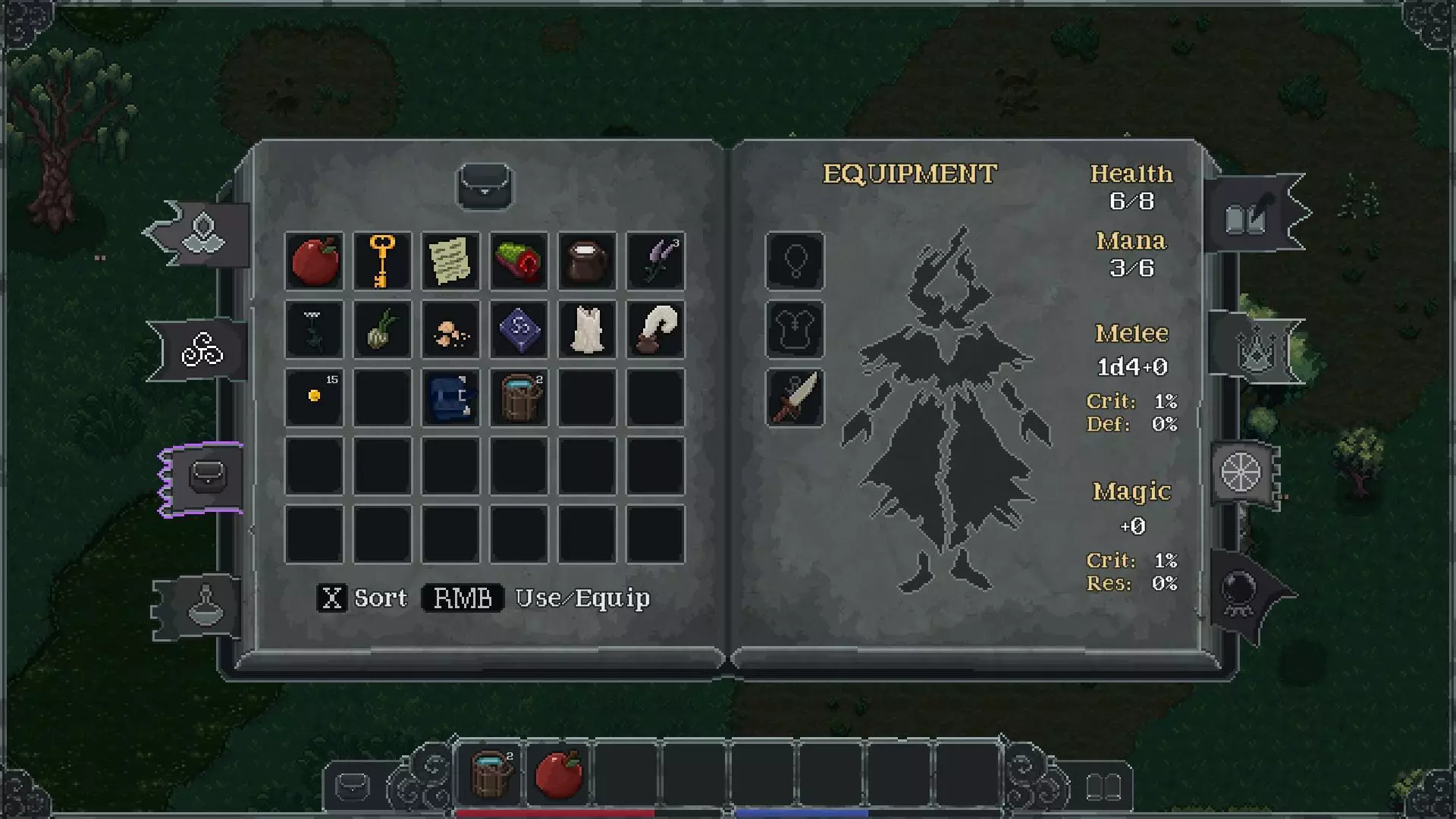Use the water bucket in the hotbar
Viewport: 1456px width, 819px height.
(490, 773)
